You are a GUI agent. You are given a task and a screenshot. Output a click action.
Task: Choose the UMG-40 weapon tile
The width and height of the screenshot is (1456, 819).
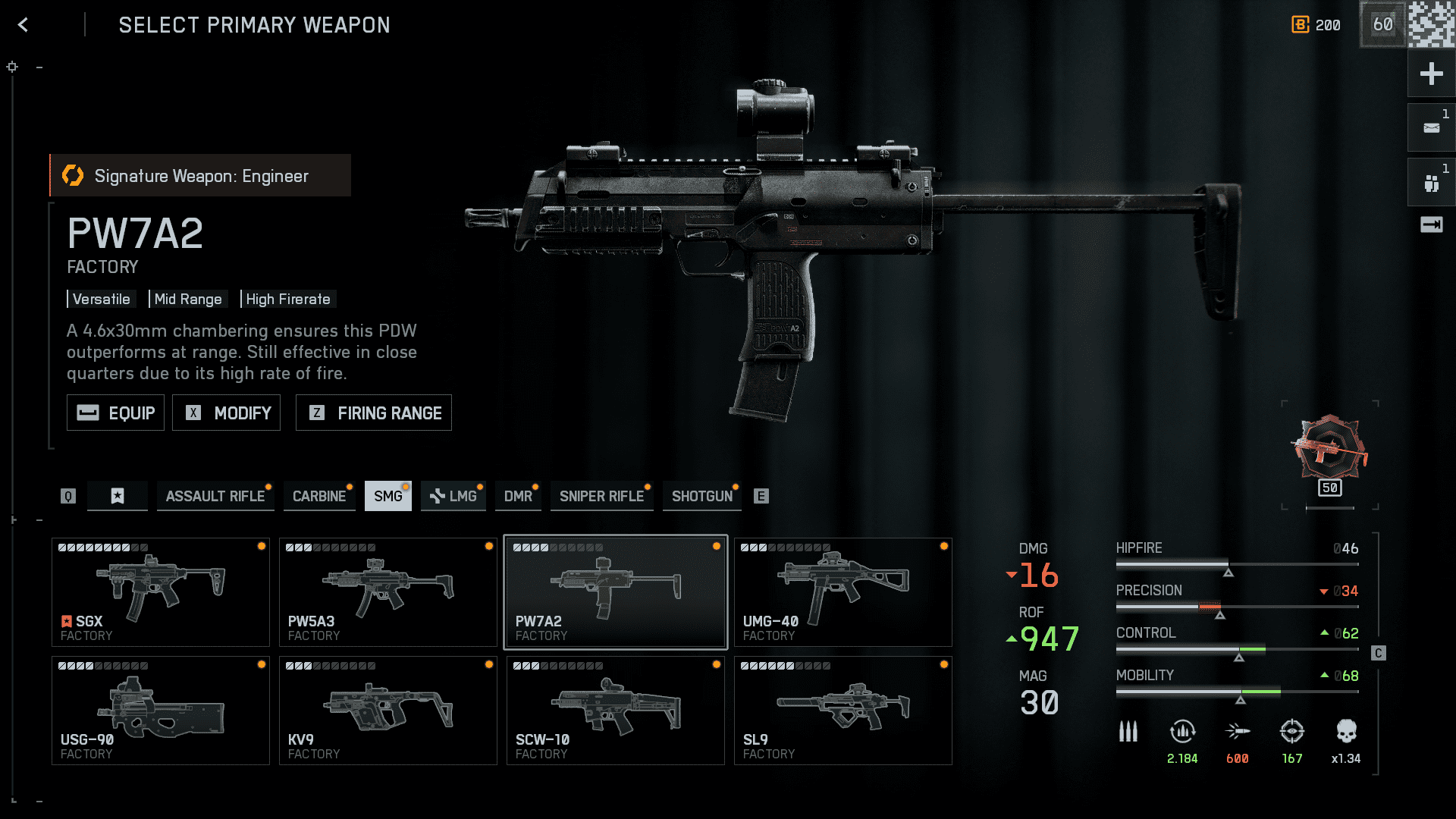pyautogui.click(x=843, y=592)
